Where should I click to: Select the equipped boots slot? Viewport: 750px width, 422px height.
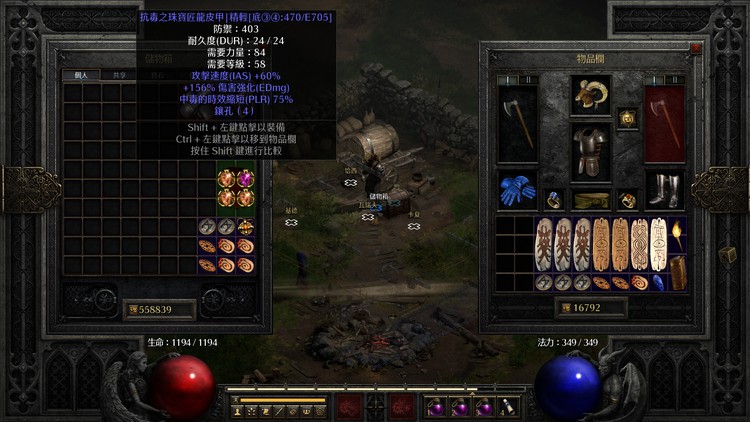pyautogui.click(x=664, y=190)
